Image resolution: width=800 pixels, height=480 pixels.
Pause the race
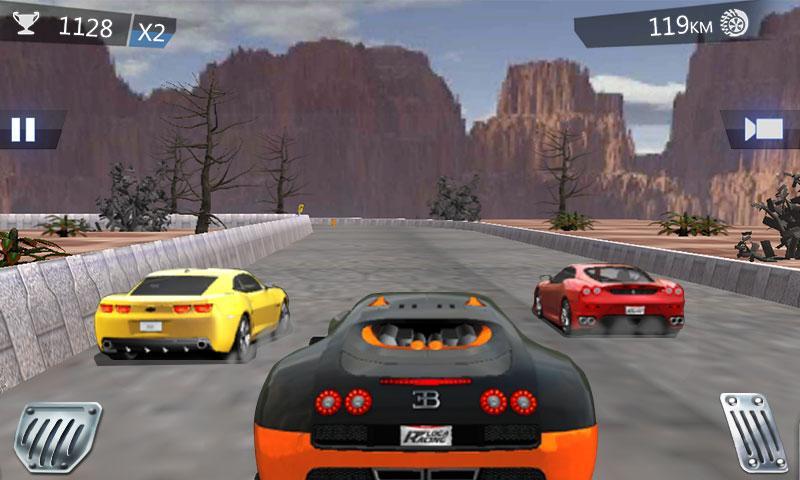[23, 129]
